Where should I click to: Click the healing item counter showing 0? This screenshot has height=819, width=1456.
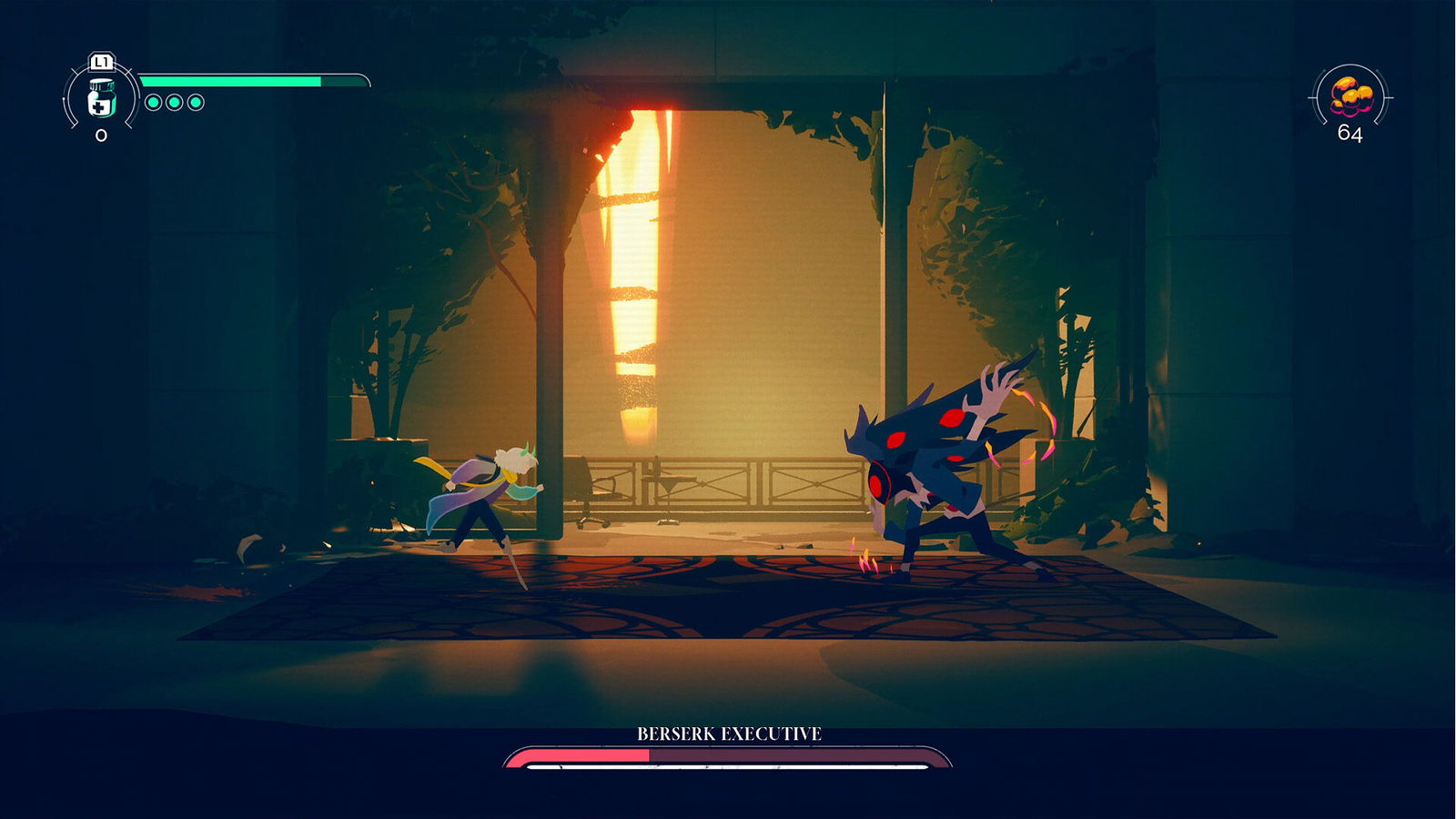(x=100, y=136)
